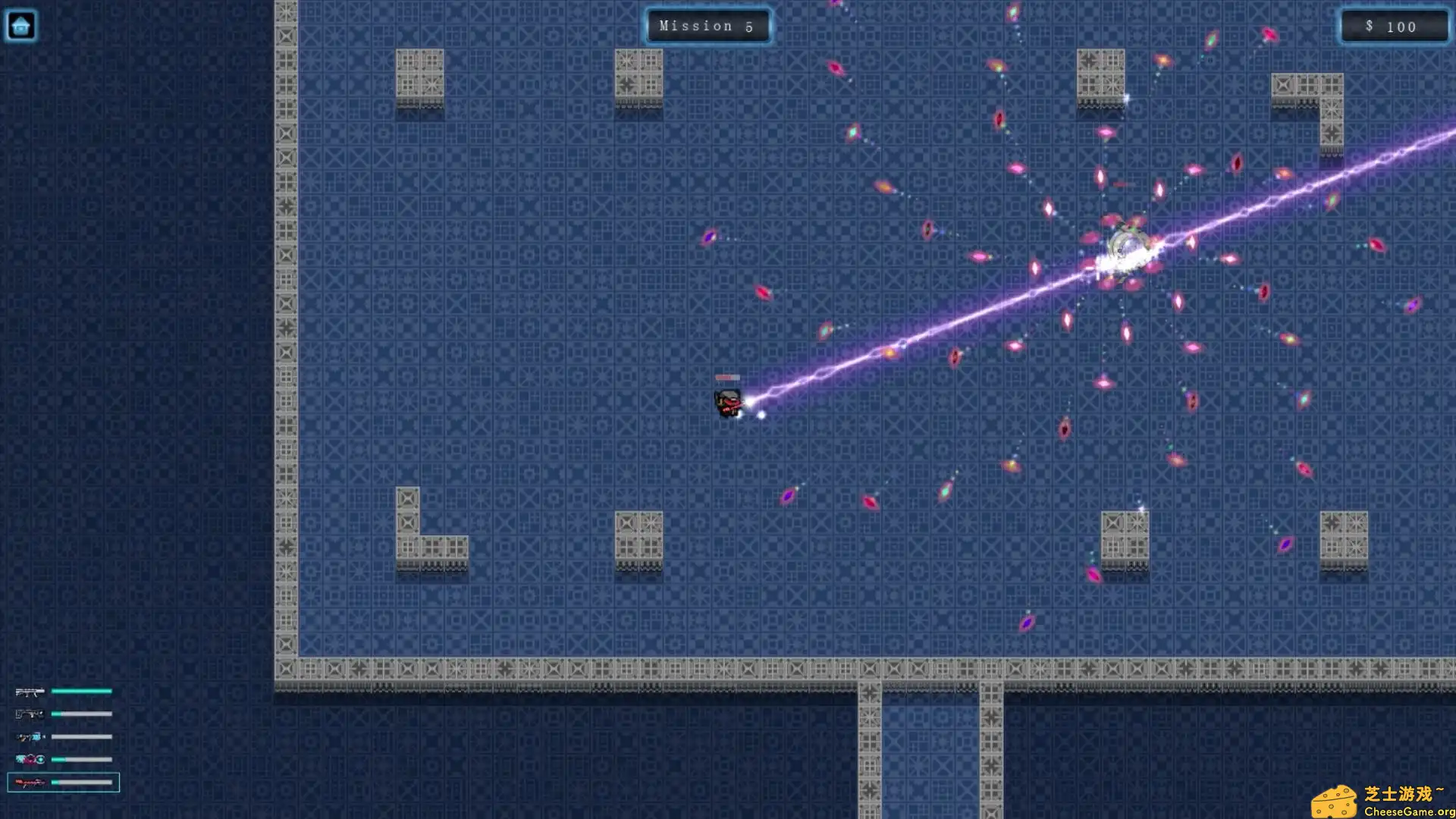Screen dimensions: 1456x819
Task: Open the home menu in top-left corner
Action: 22,25
